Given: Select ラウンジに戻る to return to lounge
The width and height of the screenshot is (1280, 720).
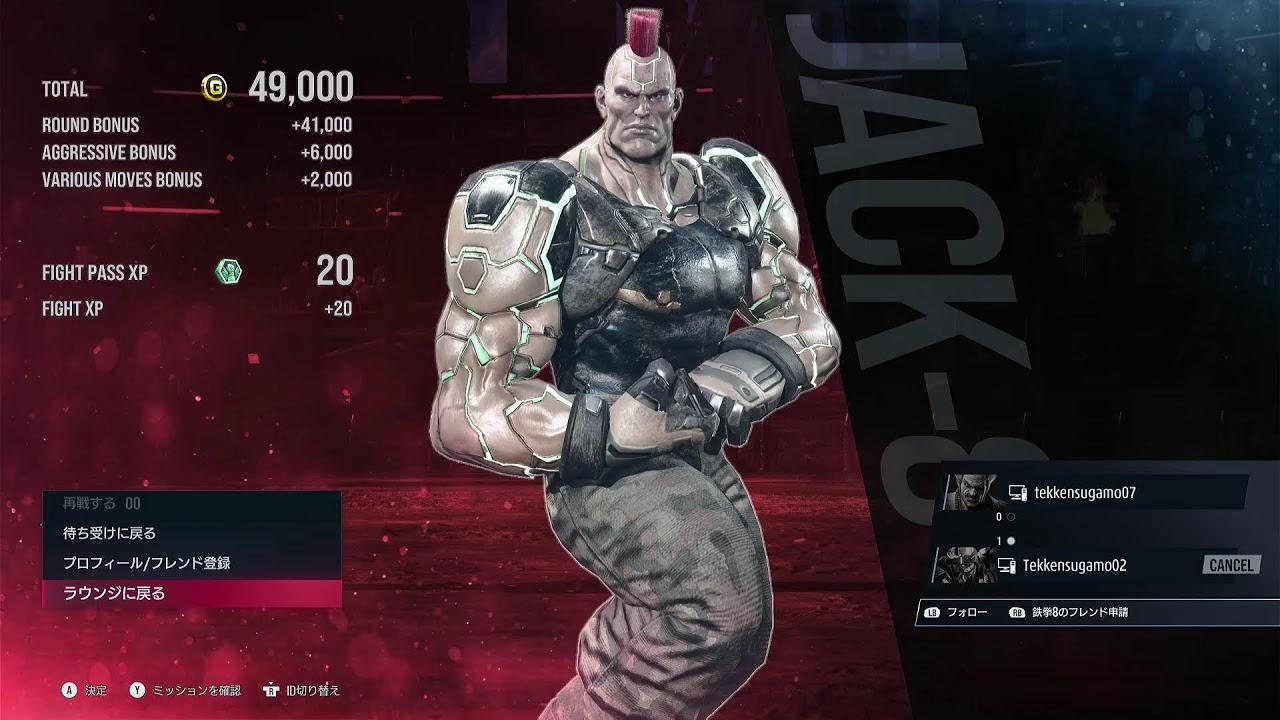Looking at the screenshot, I should (x=190, y=593).
